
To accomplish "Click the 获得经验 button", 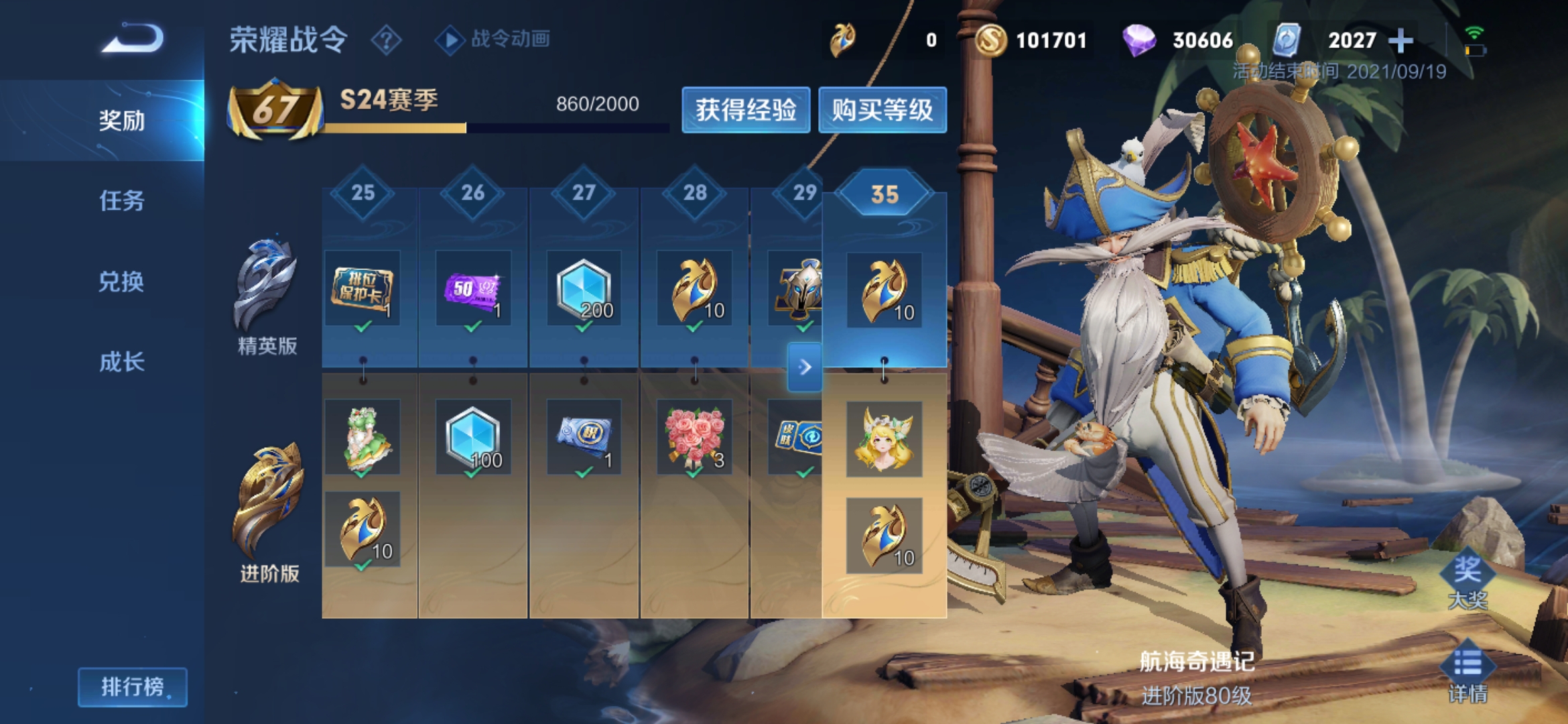I will (x=745, y=110).
